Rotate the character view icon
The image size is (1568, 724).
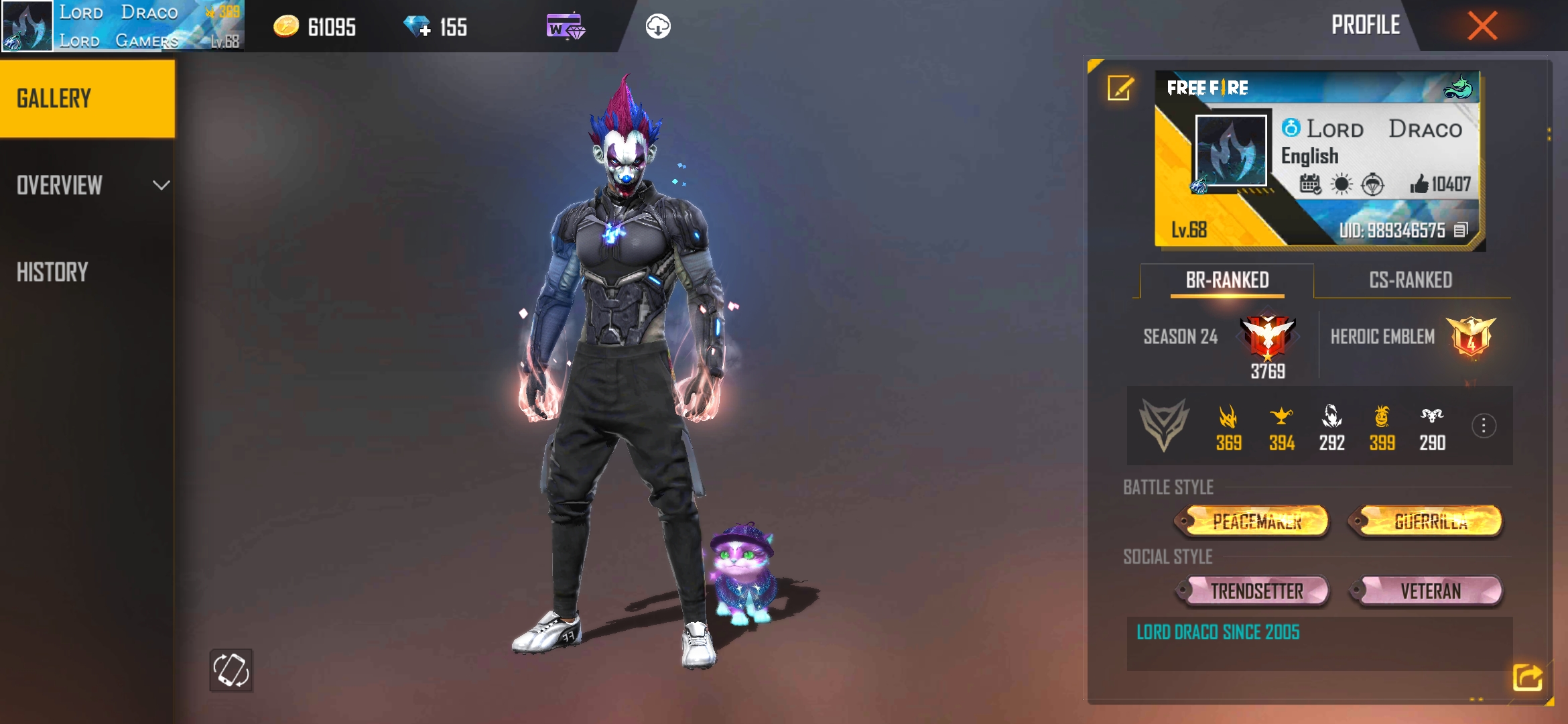pos(231,670)
